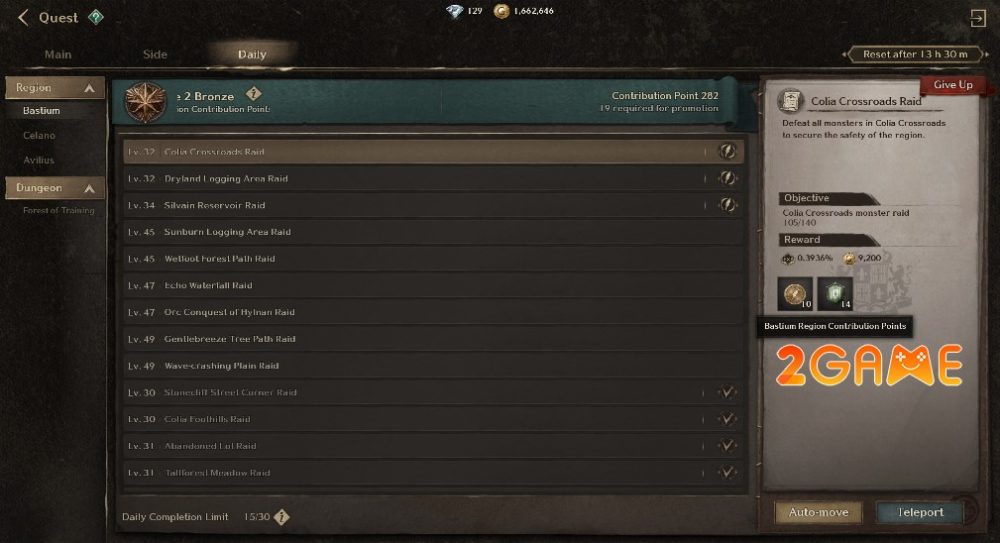Viewport: 1000px width, 543px height.
Task: Exit the quest window via door icon
Action: 977,18
